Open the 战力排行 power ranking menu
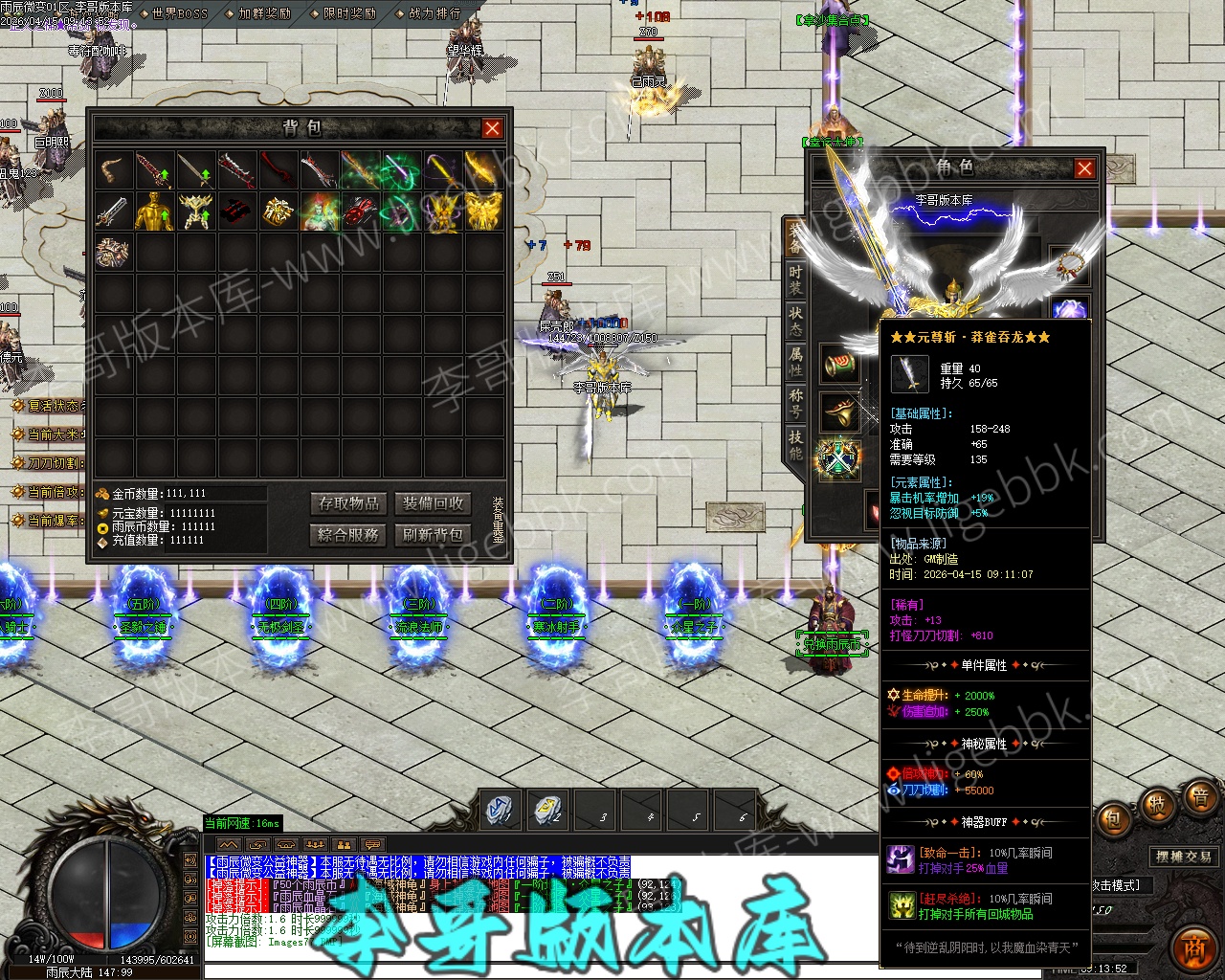Screen dimensions: 1225x980 [x=434, y=13]
